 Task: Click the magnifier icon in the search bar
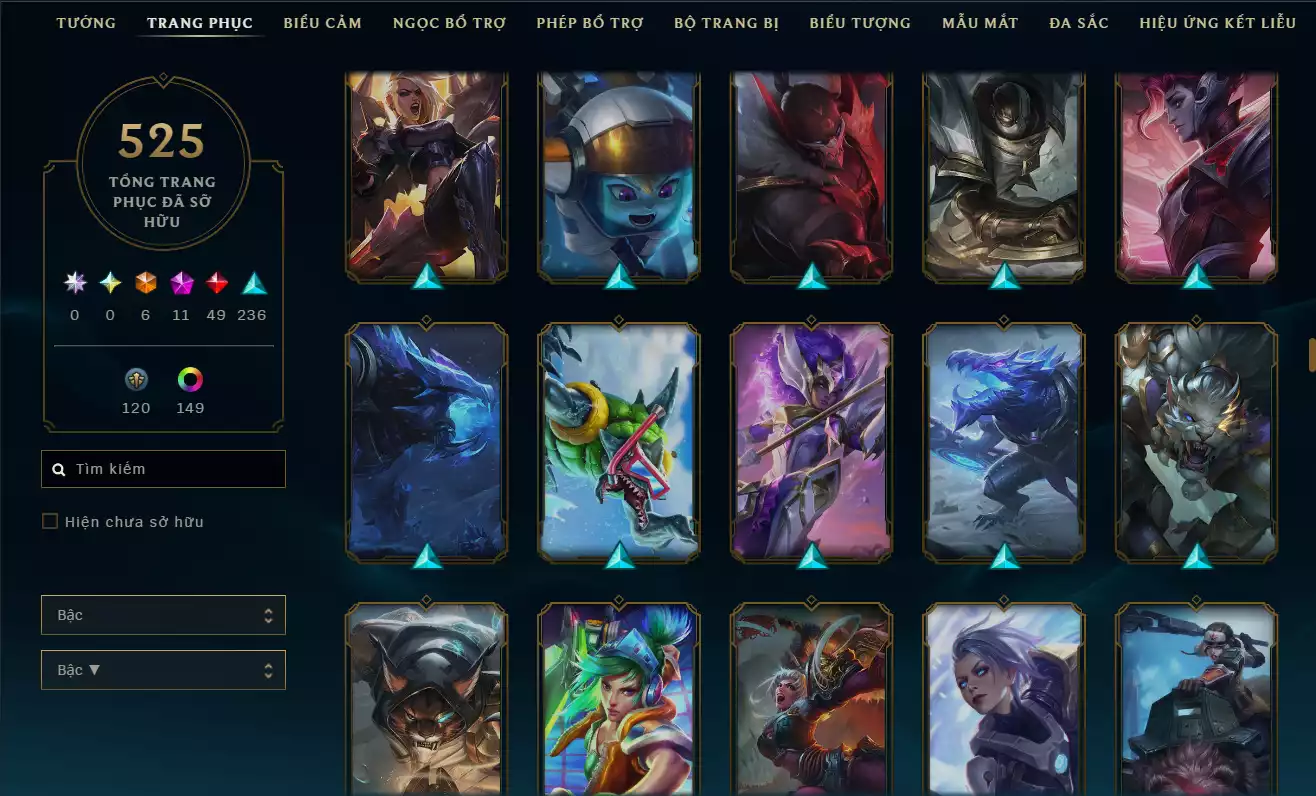[x=57, y=468]
